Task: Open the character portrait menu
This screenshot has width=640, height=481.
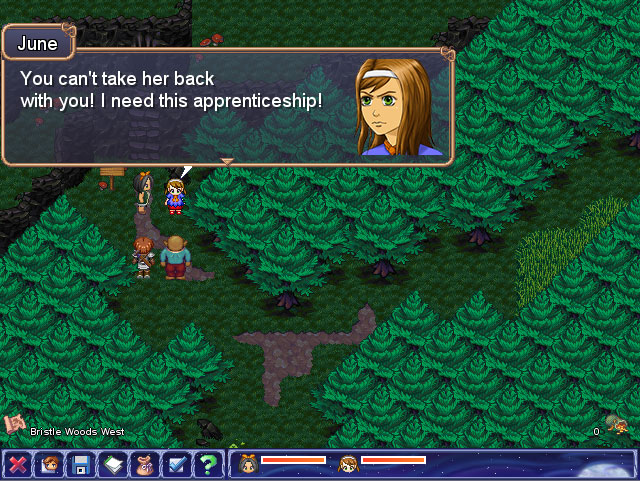Action: 48,465
